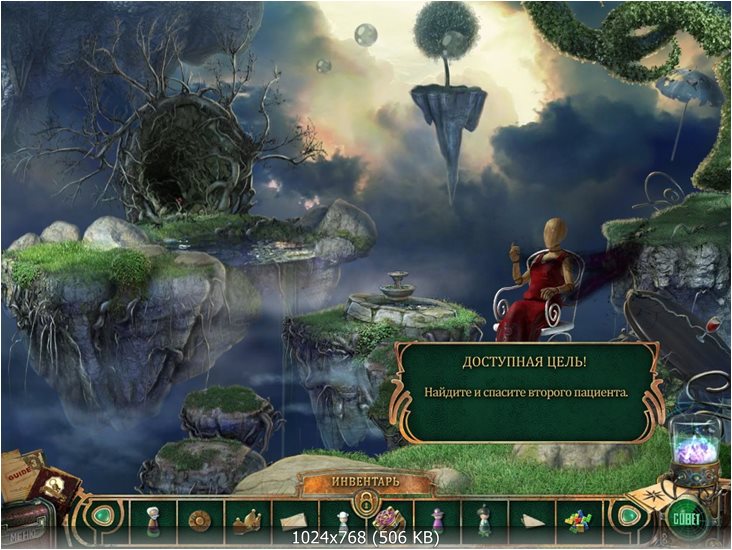The width and height of the screenshot is (732, 550).
Task: Select the colorful blocks item
Action: point(578,520)
